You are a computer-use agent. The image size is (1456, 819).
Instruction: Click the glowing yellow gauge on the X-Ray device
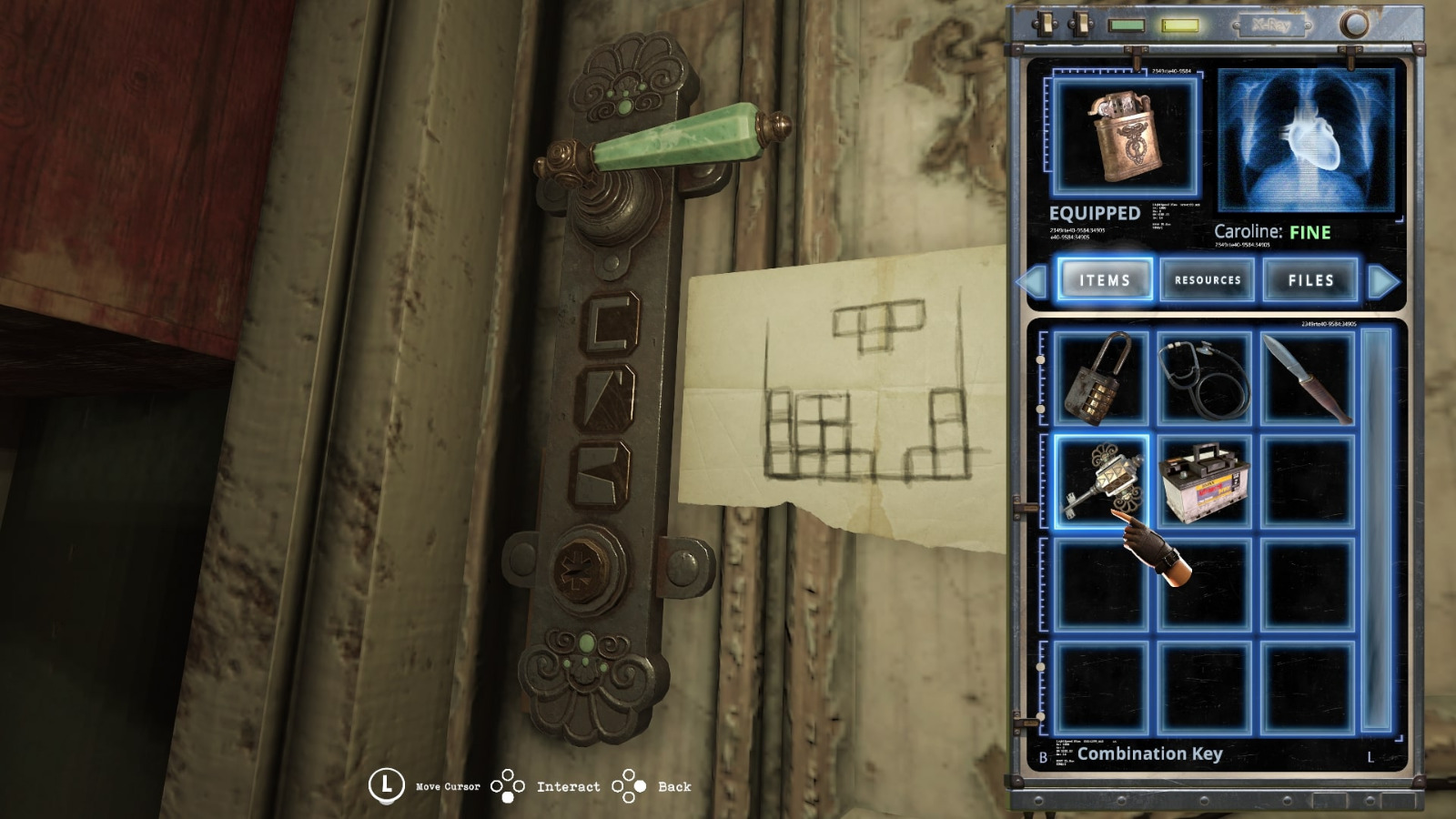coord(1178,26)
